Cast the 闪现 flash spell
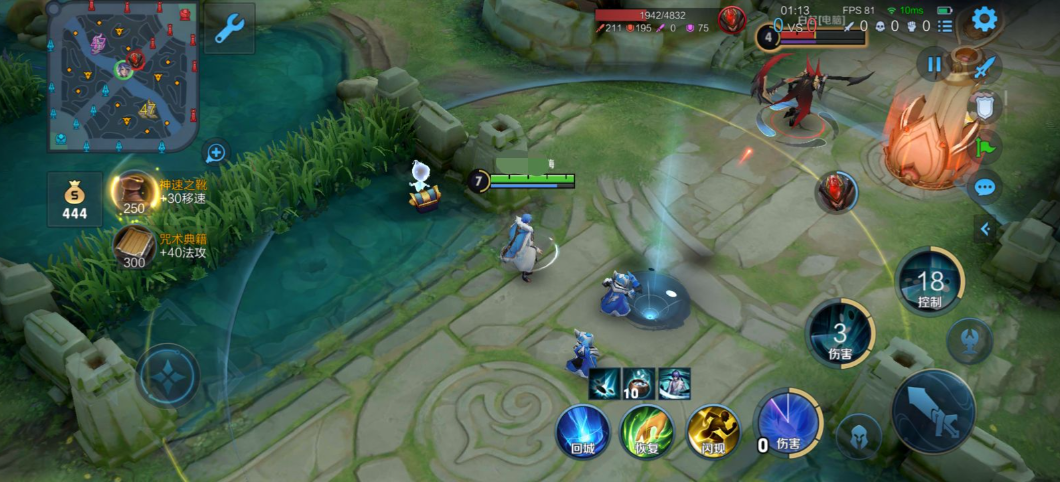The height and width of the screenshot is (482, 1060). 712,432
